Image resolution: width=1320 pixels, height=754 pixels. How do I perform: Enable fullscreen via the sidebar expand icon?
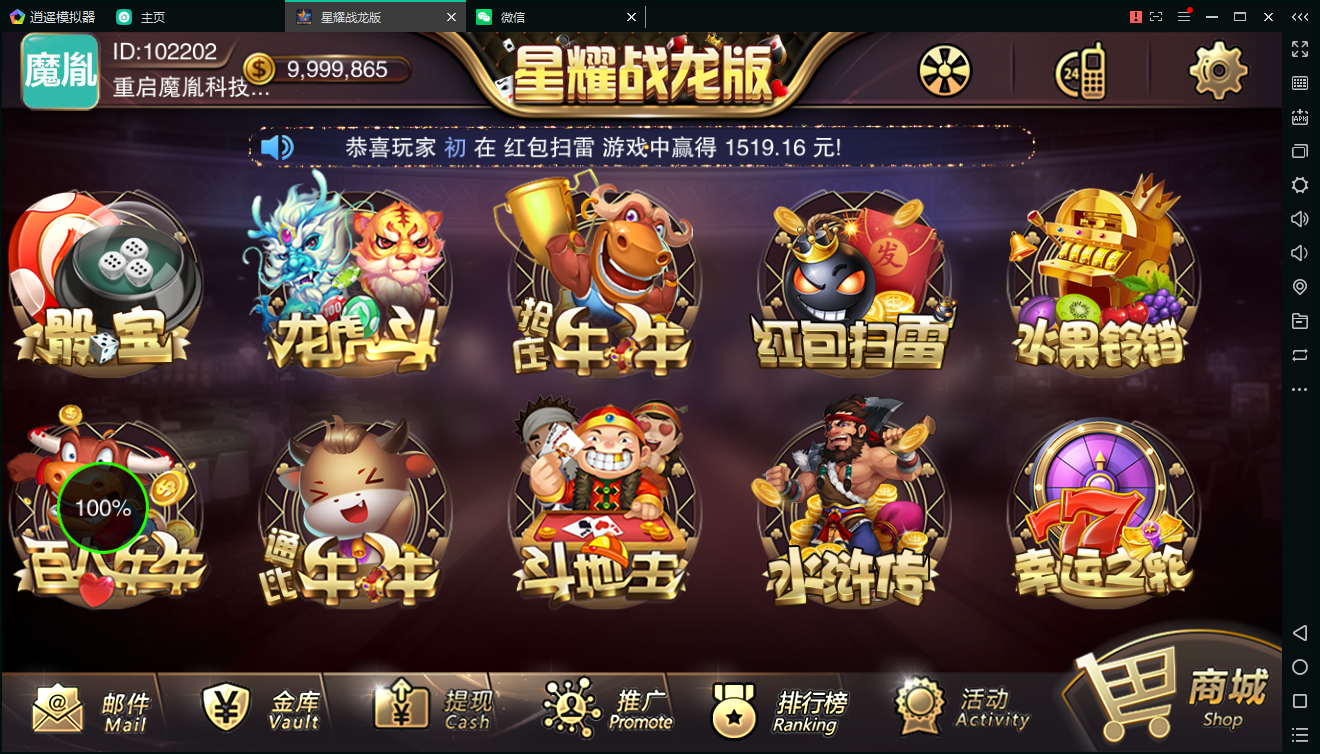(x=1300, y=48)
